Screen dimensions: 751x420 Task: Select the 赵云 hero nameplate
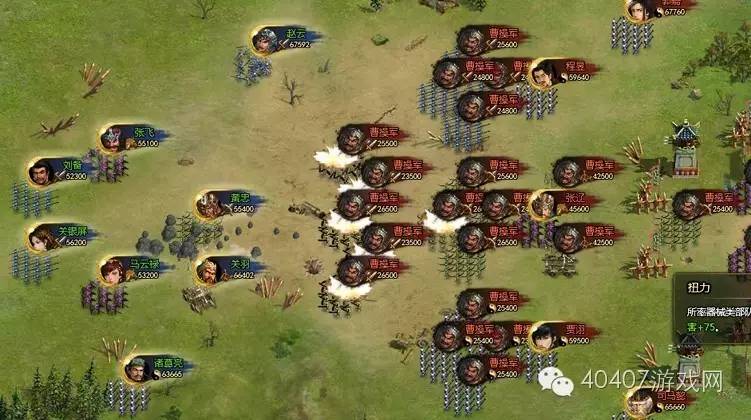tap(296, 38)
